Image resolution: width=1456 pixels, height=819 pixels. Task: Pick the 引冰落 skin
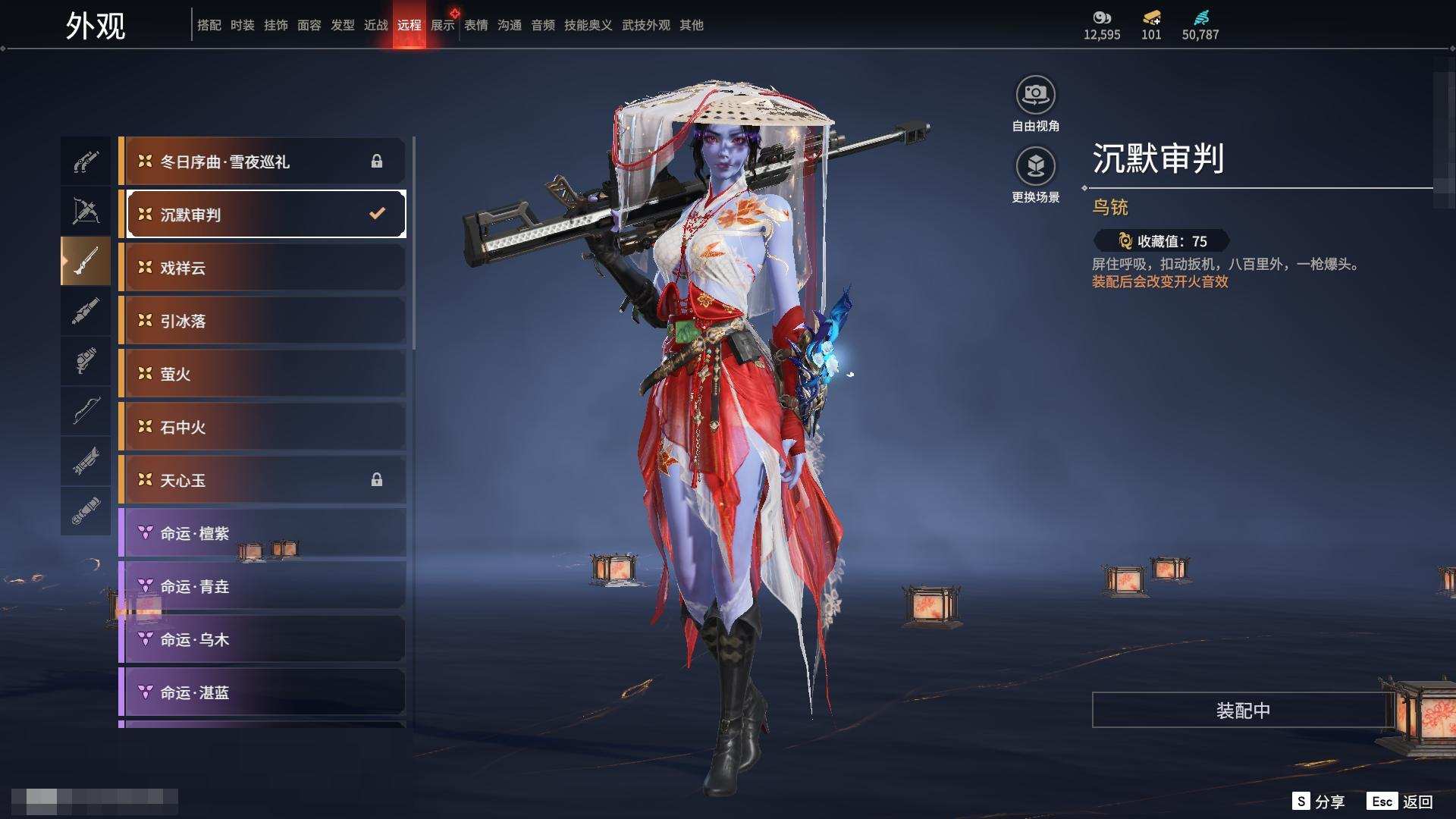click(x=262, y=321)
